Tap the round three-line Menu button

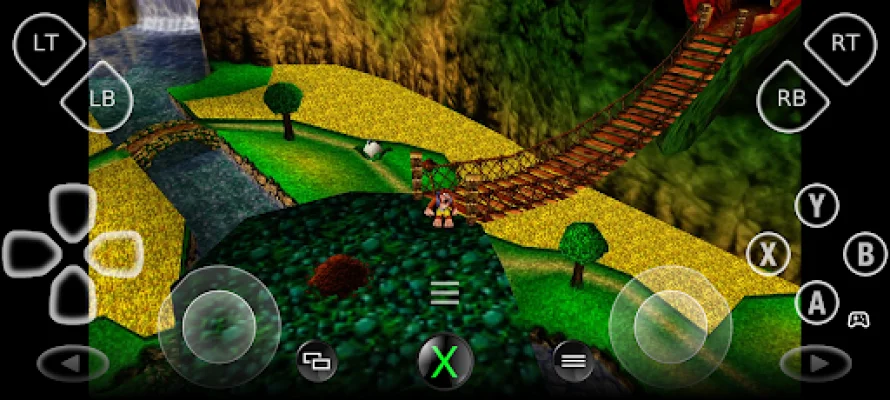[573, 360]
